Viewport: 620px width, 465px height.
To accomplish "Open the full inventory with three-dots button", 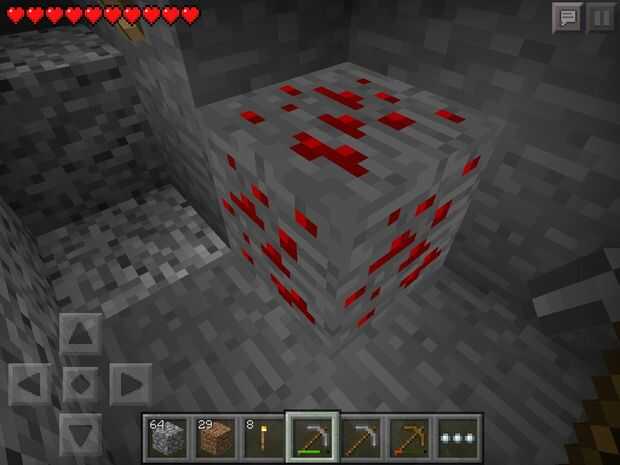I will tap(459, 437).
